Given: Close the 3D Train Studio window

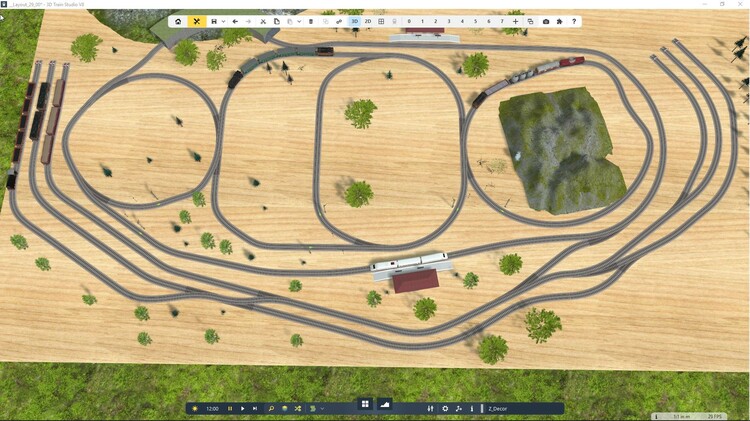Looking at the screenshot, I should click(x=741, y=4).
